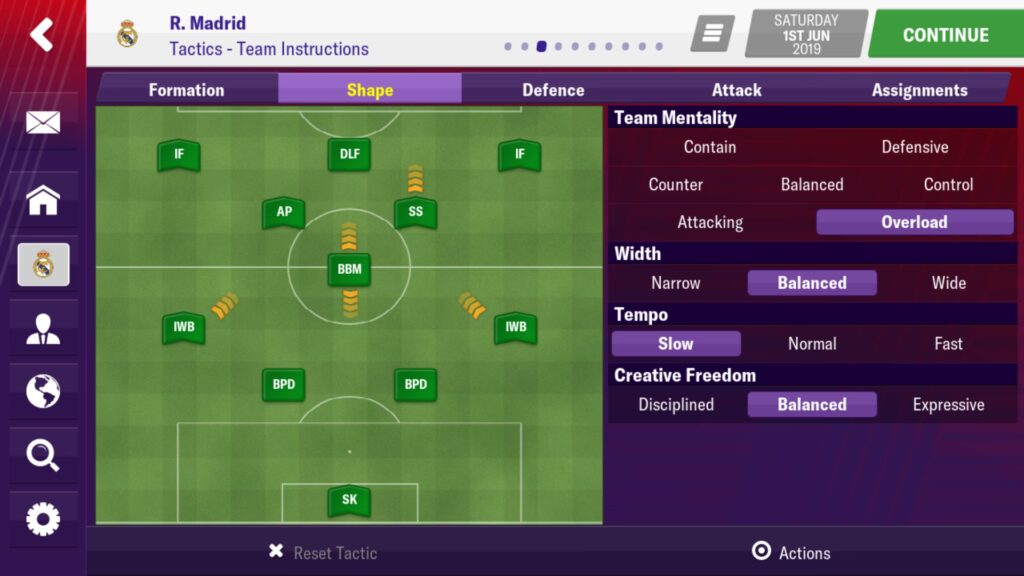Viewport: 1024px width, 576px height.
Task: Click the Continue button
Action: pyautogui.click(x=945, y=35)
